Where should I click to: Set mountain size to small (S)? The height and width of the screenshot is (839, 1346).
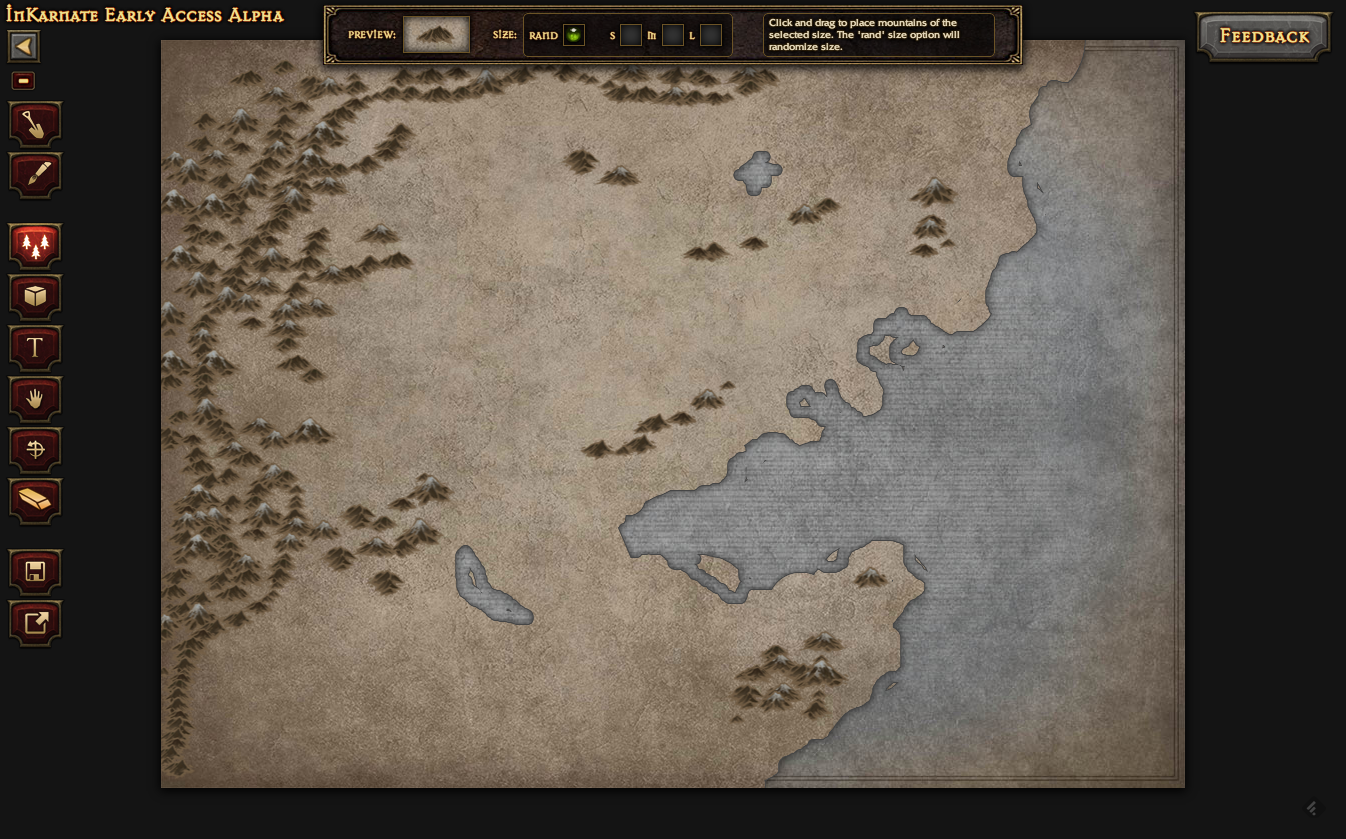[631, 35]
